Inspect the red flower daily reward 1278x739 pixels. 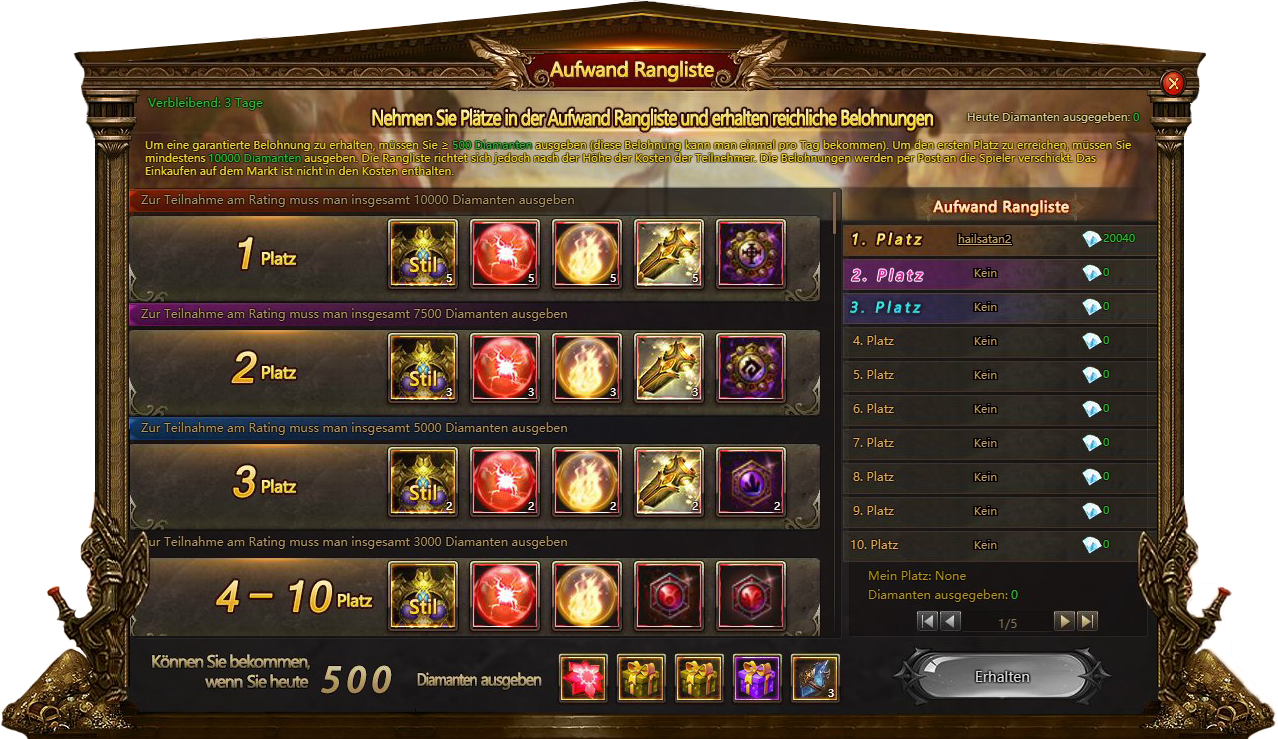tap(583, 679)
